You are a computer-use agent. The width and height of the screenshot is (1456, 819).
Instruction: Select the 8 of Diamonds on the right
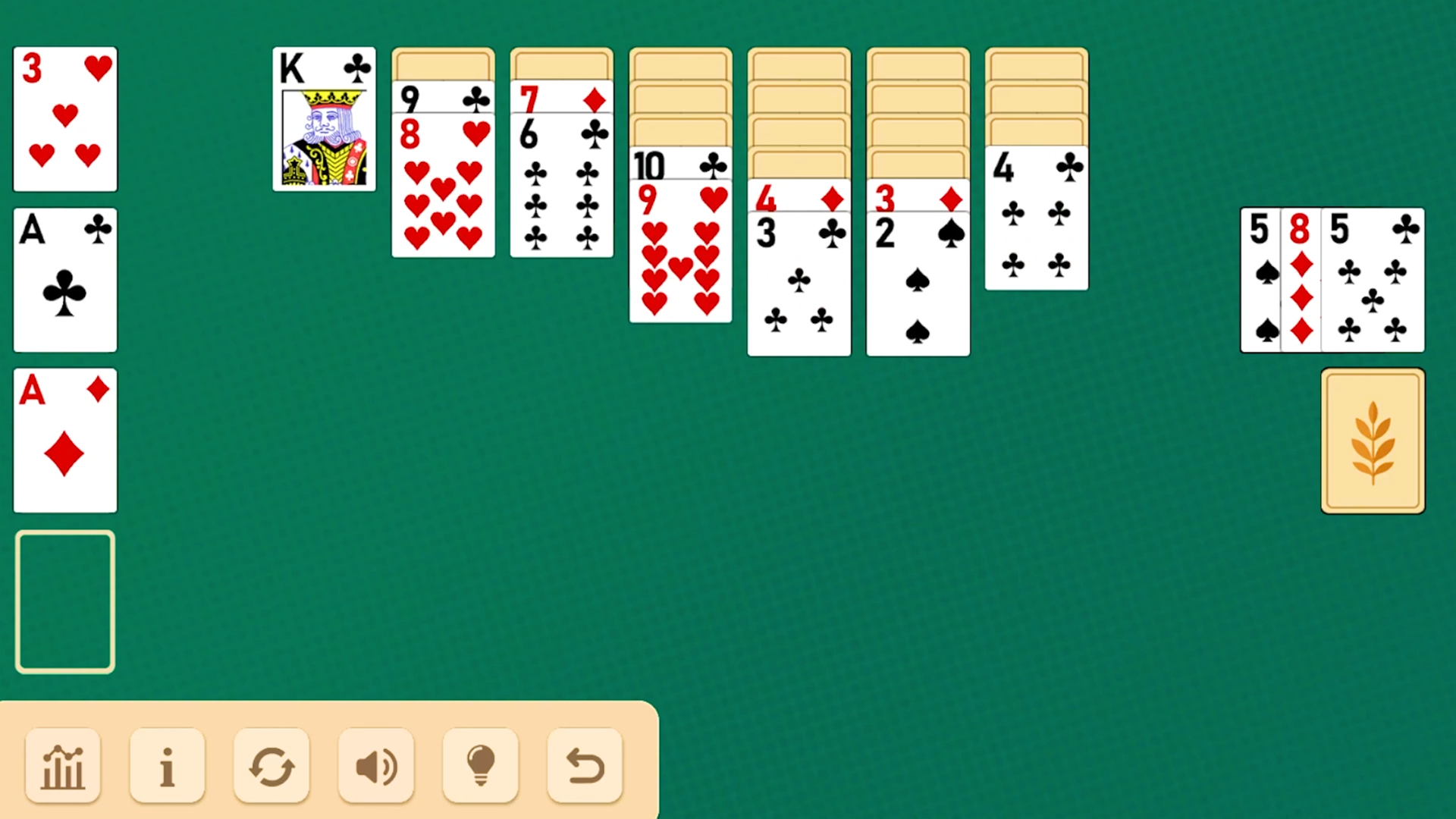1301,281
